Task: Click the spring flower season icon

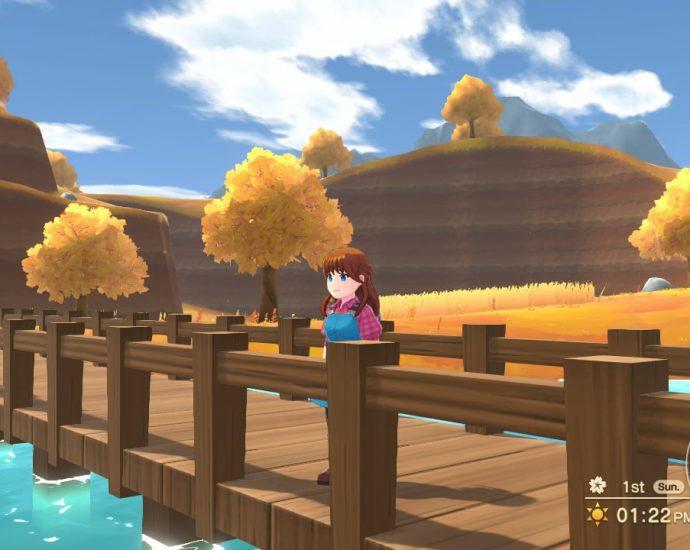Action: (x=597, y=486)
